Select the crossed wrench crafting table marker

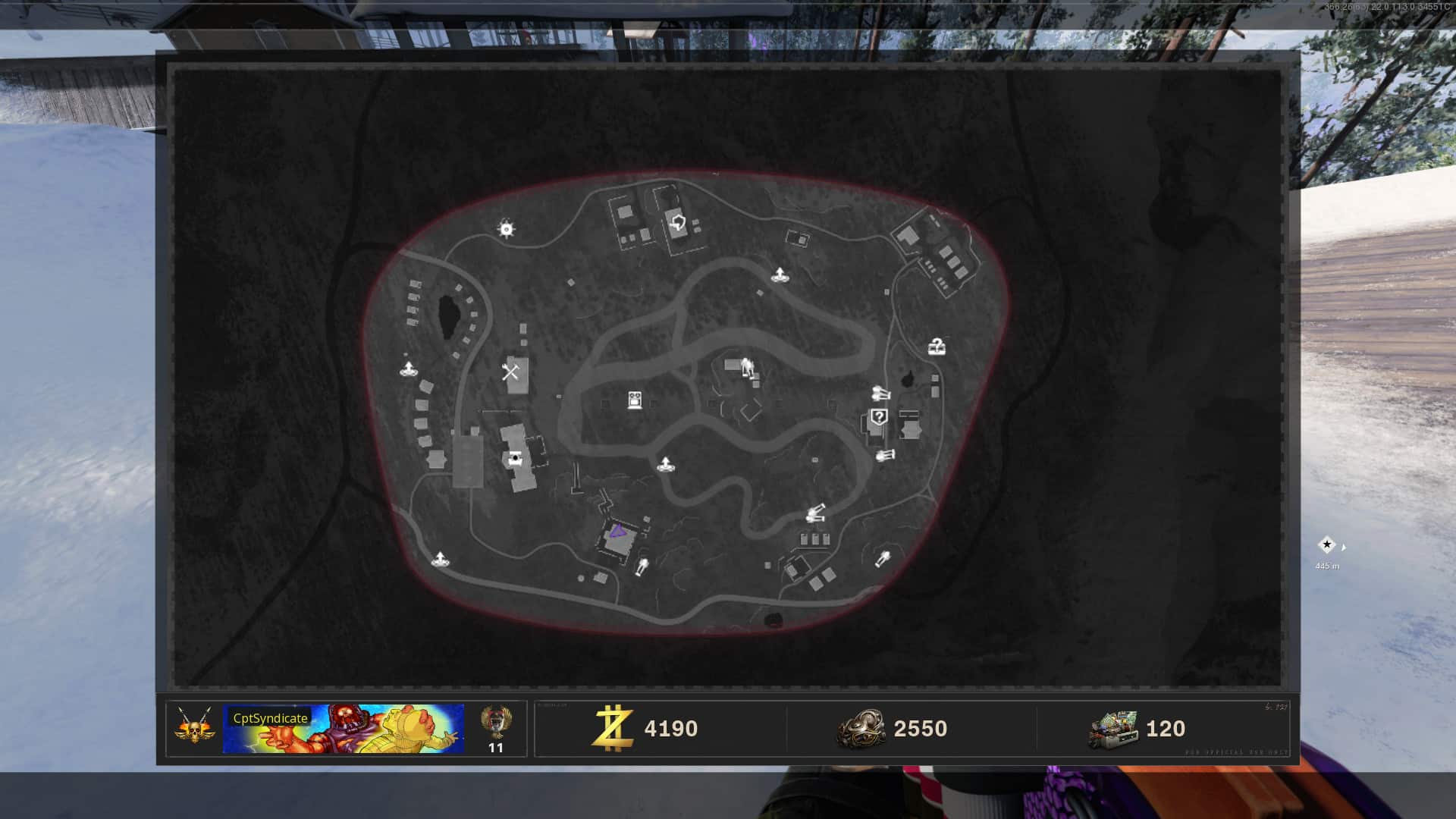pos(510,372)
